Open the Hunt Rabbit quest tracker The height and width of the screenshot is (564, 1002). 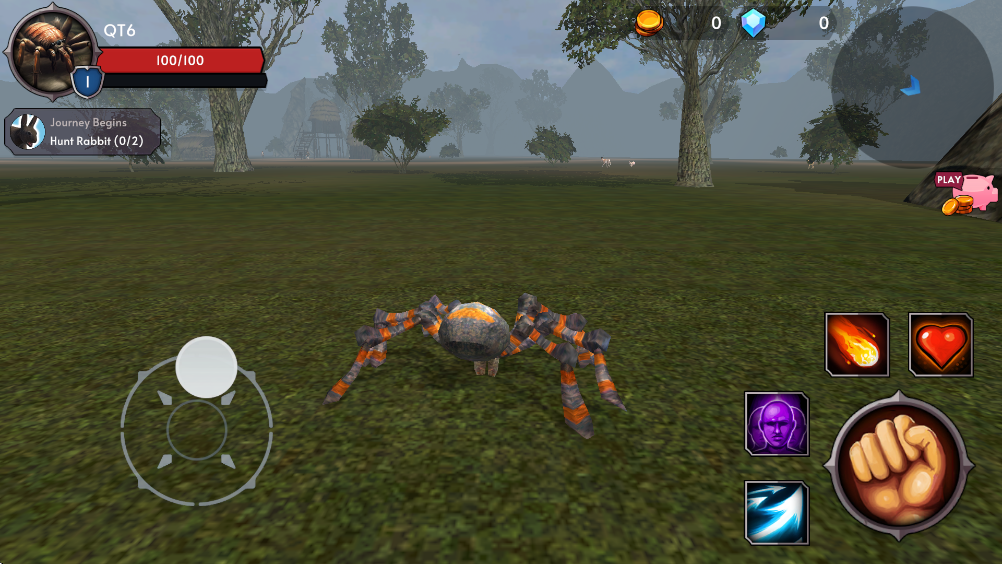83,133
